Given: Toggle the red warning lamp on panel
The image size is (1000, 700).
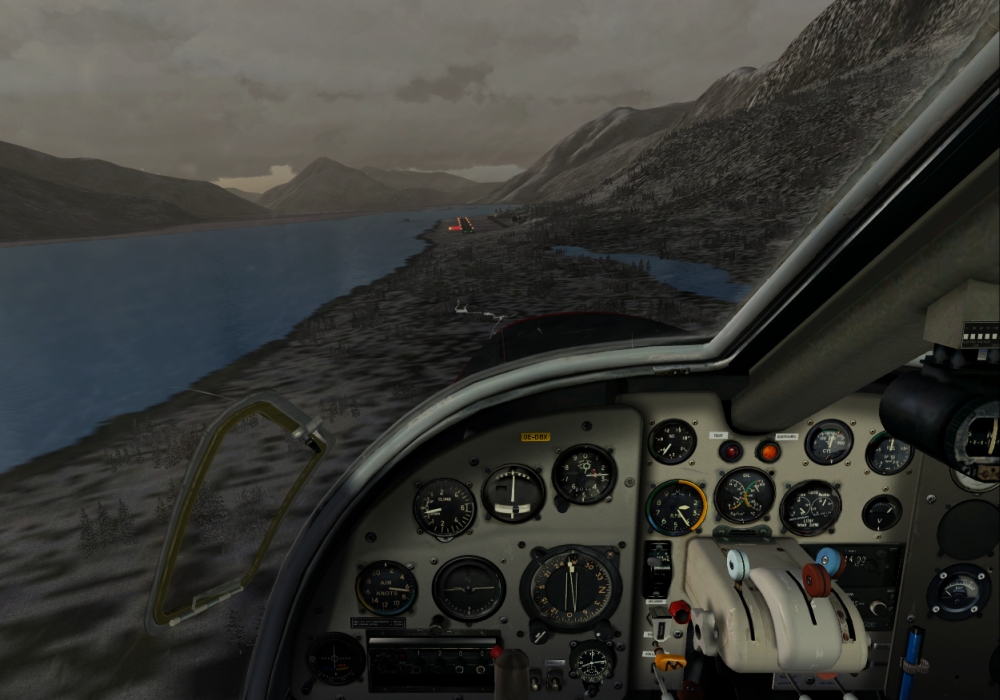Looking at the screenshot, I should point(730,451).
